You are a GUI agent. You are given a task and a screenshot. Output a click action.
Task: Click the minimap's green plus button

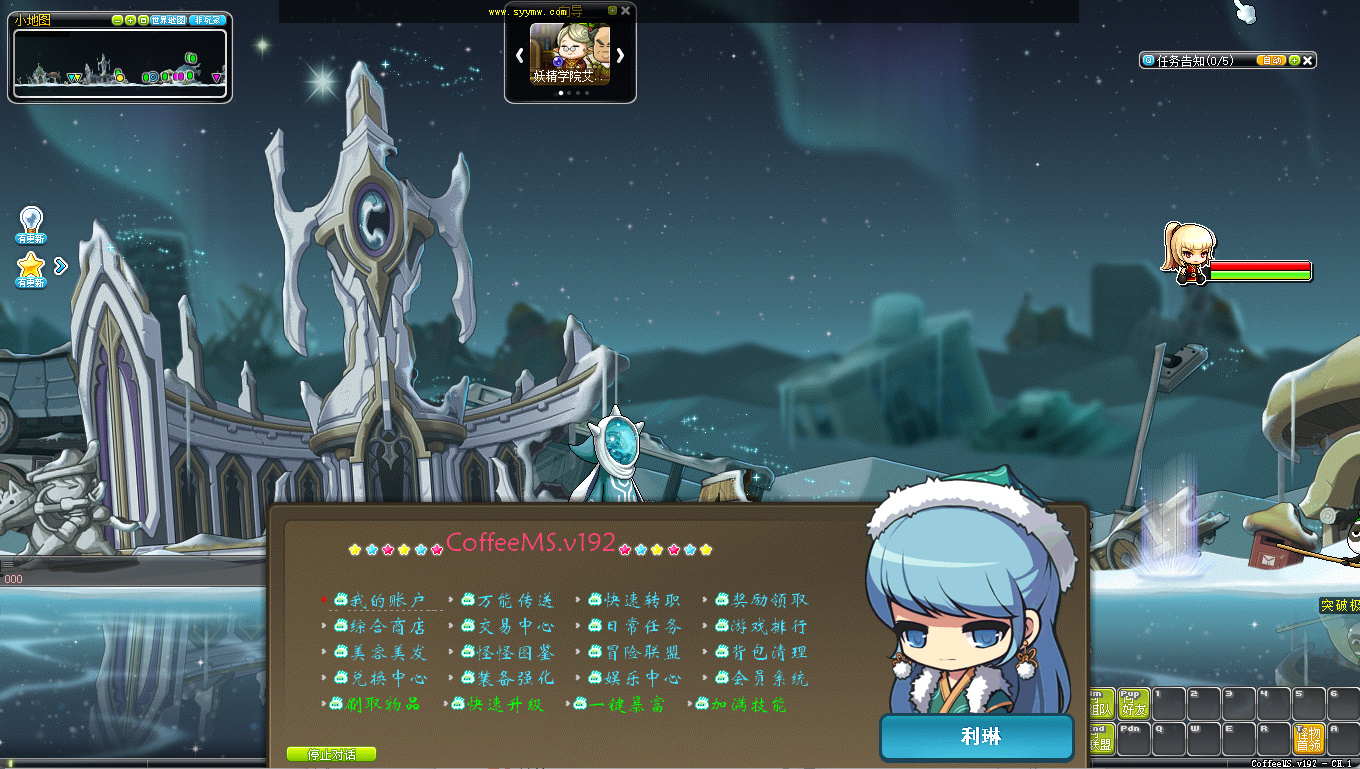tap(131, 20)
